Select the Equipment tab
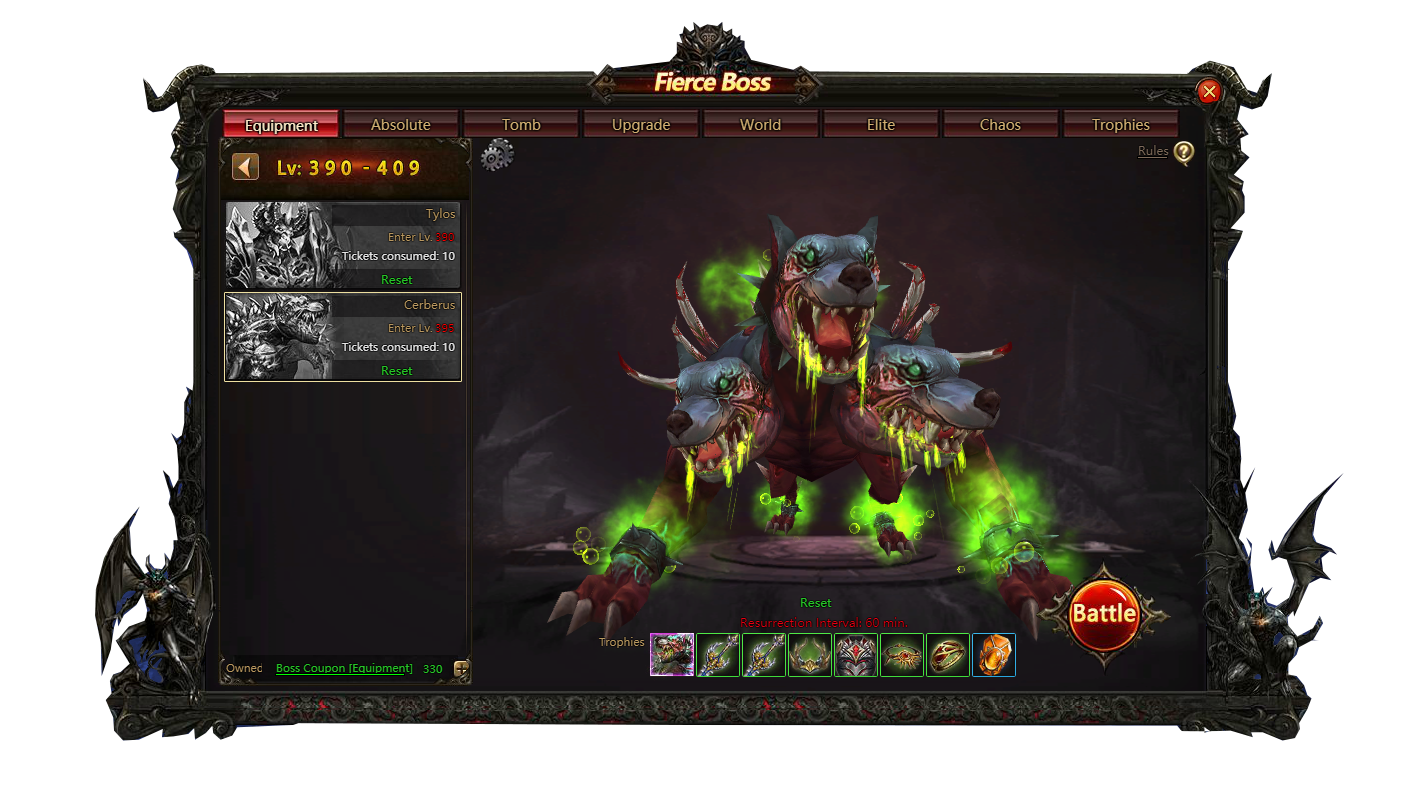This screenshot has width=1409, height=807. 281,125
